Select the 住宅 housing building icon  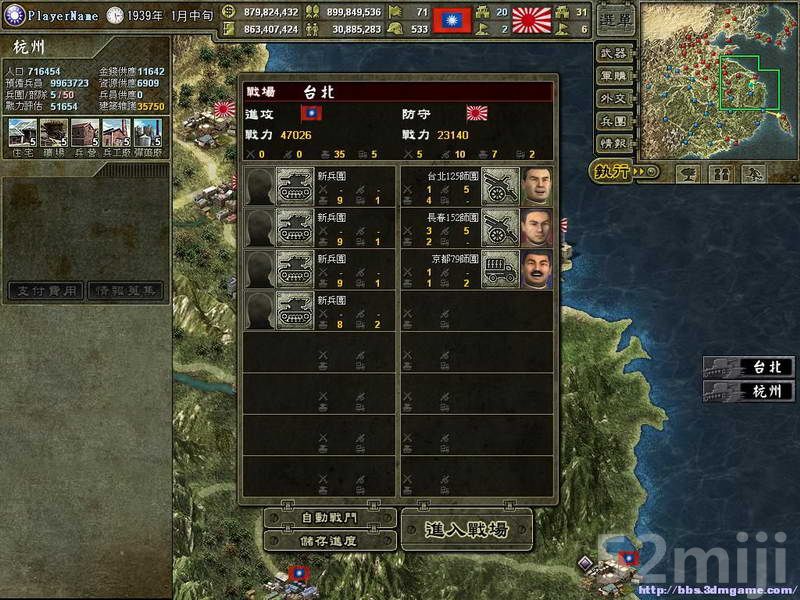tap(22, 134)
